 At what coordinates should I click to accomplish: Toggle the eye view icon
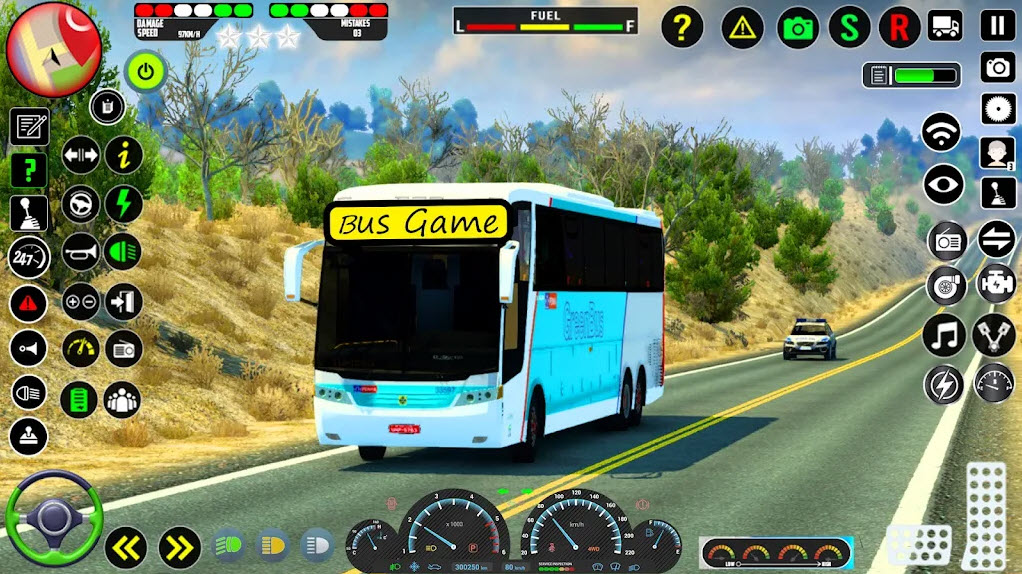(x=942, y=184)
